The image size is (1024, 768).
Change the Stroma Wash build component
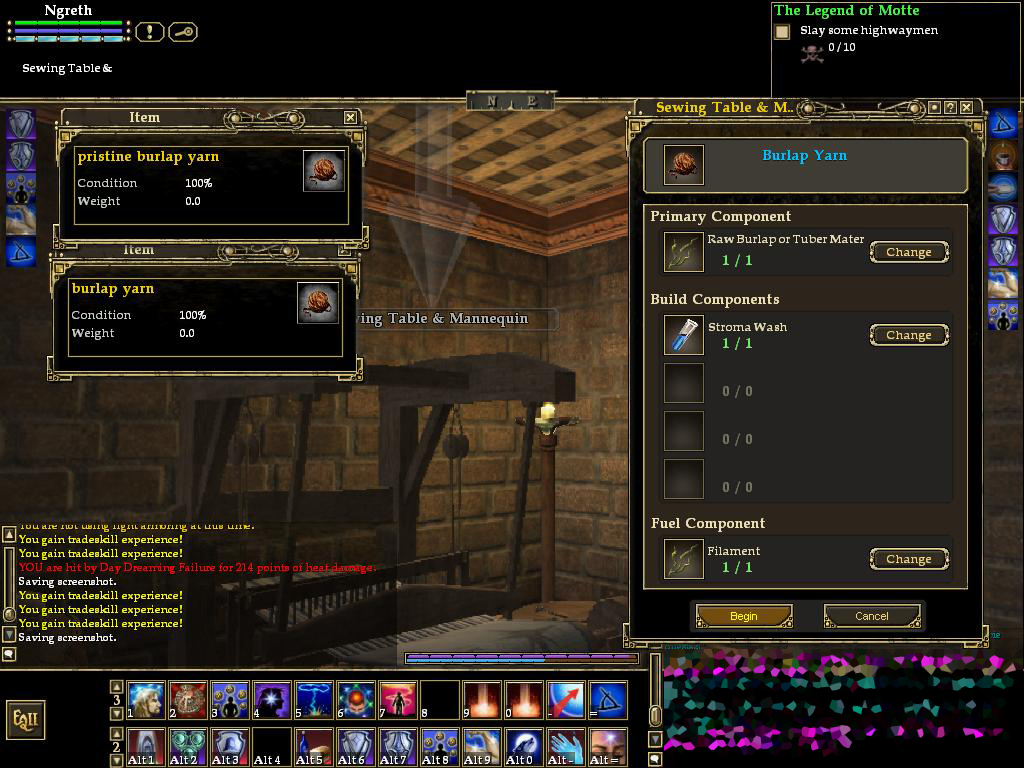click(x=908, y=335)
